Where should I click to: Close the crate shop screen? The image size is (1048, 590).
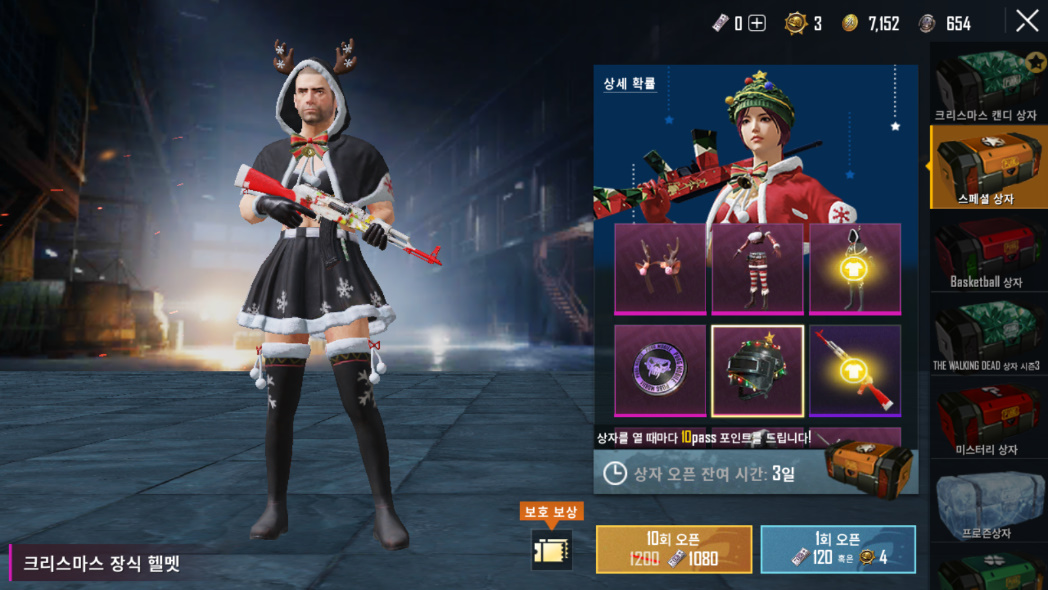pos(1027,21)
